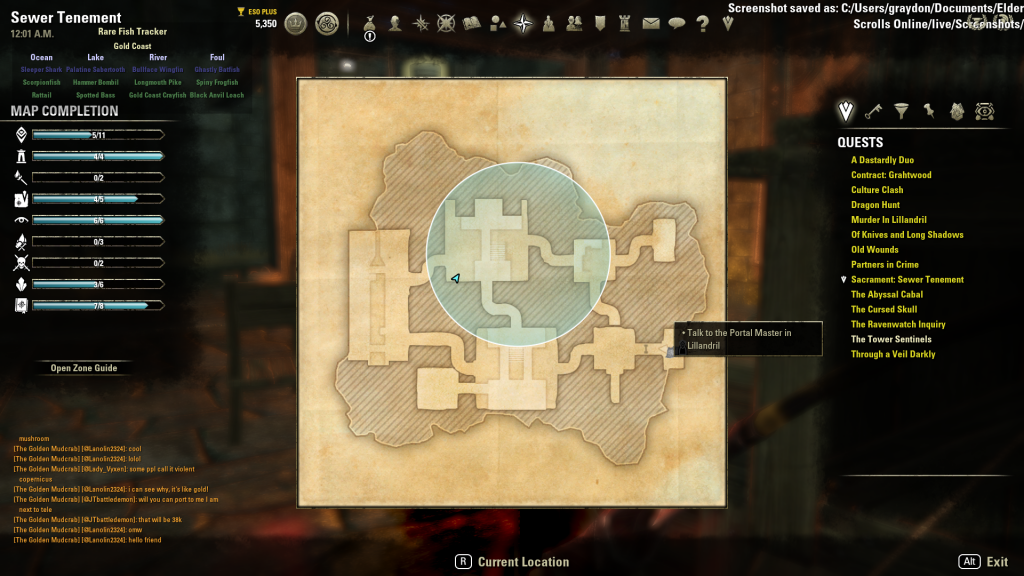This screenshot has height=576, width=1024.
Task: Click the quest door marker on map
Action: click(x=672, y=350)
